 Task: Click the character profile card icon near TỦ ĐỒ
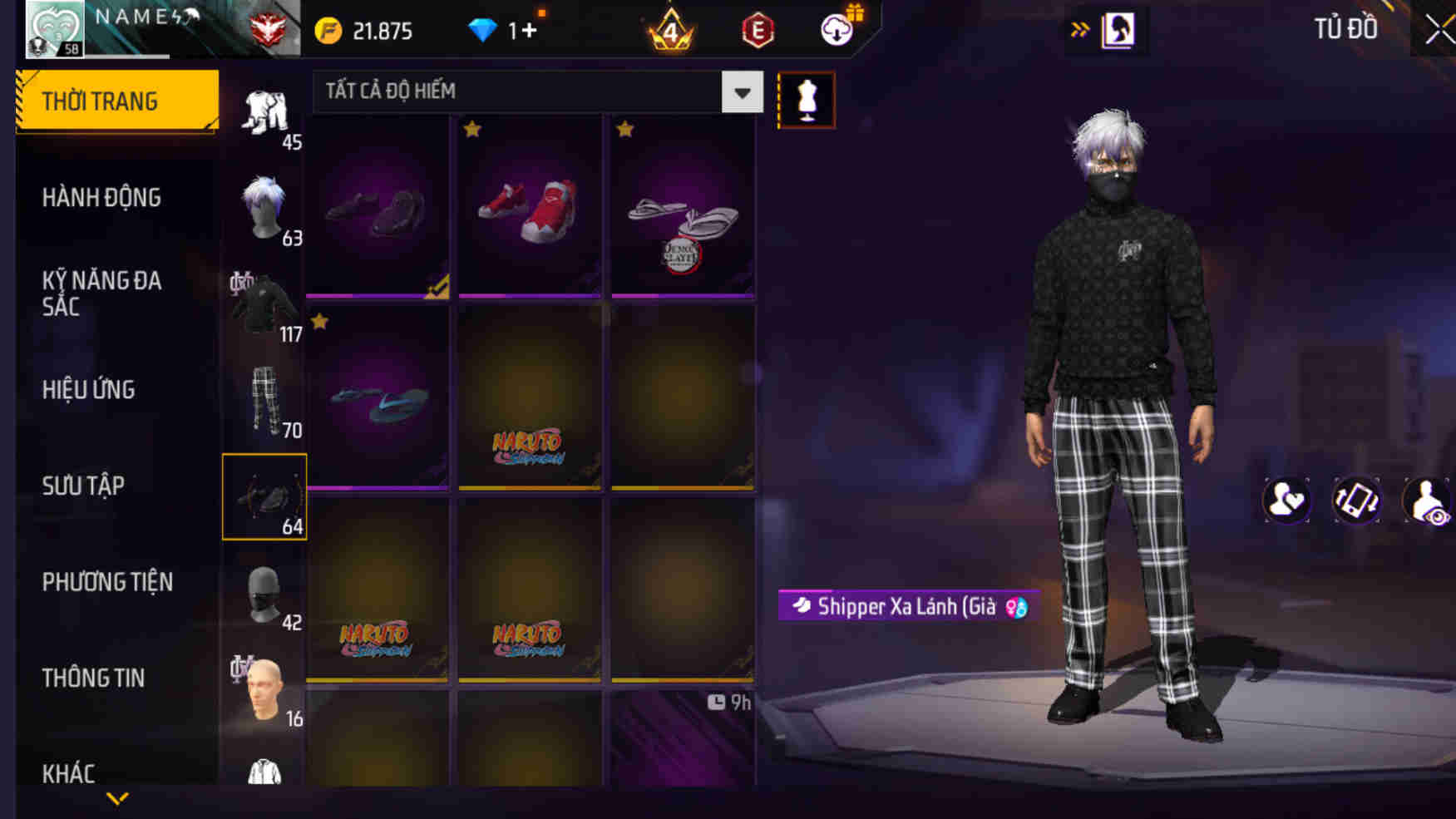[1118, 27]
